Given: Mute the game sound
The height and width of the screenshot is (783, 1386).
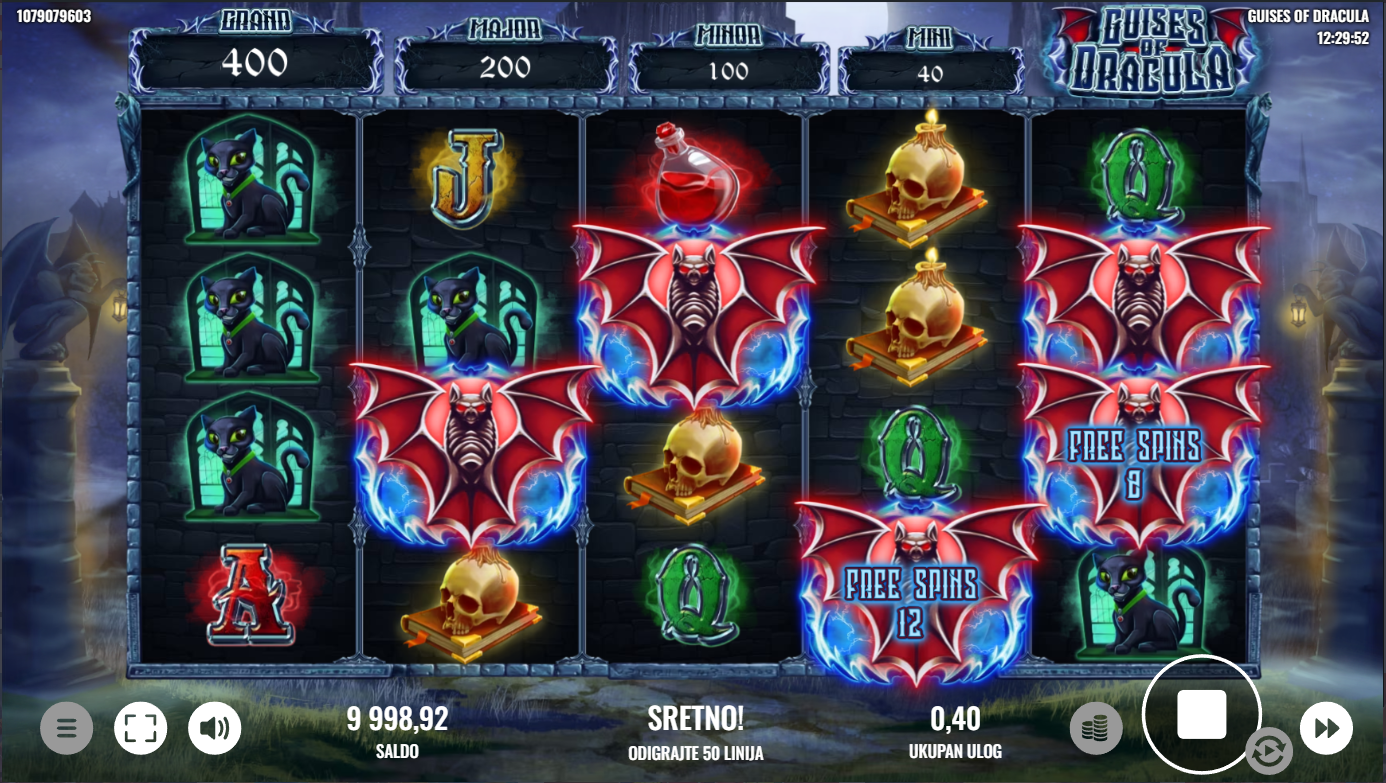Looking at the screenshot, I should [x=215, y=728].
